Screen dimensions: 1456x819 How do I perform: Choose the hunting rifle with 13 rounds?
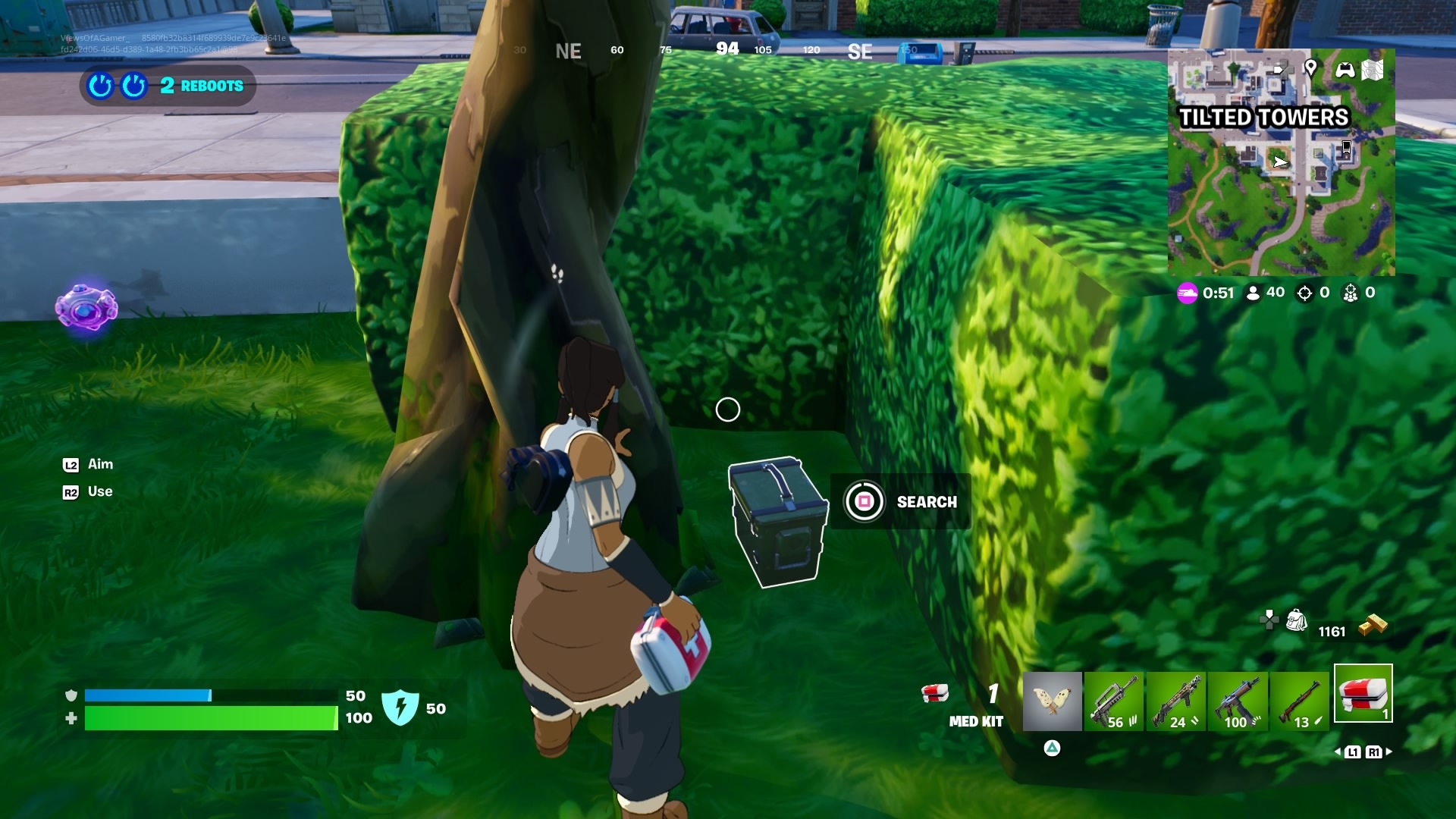tap(1300, 701)
